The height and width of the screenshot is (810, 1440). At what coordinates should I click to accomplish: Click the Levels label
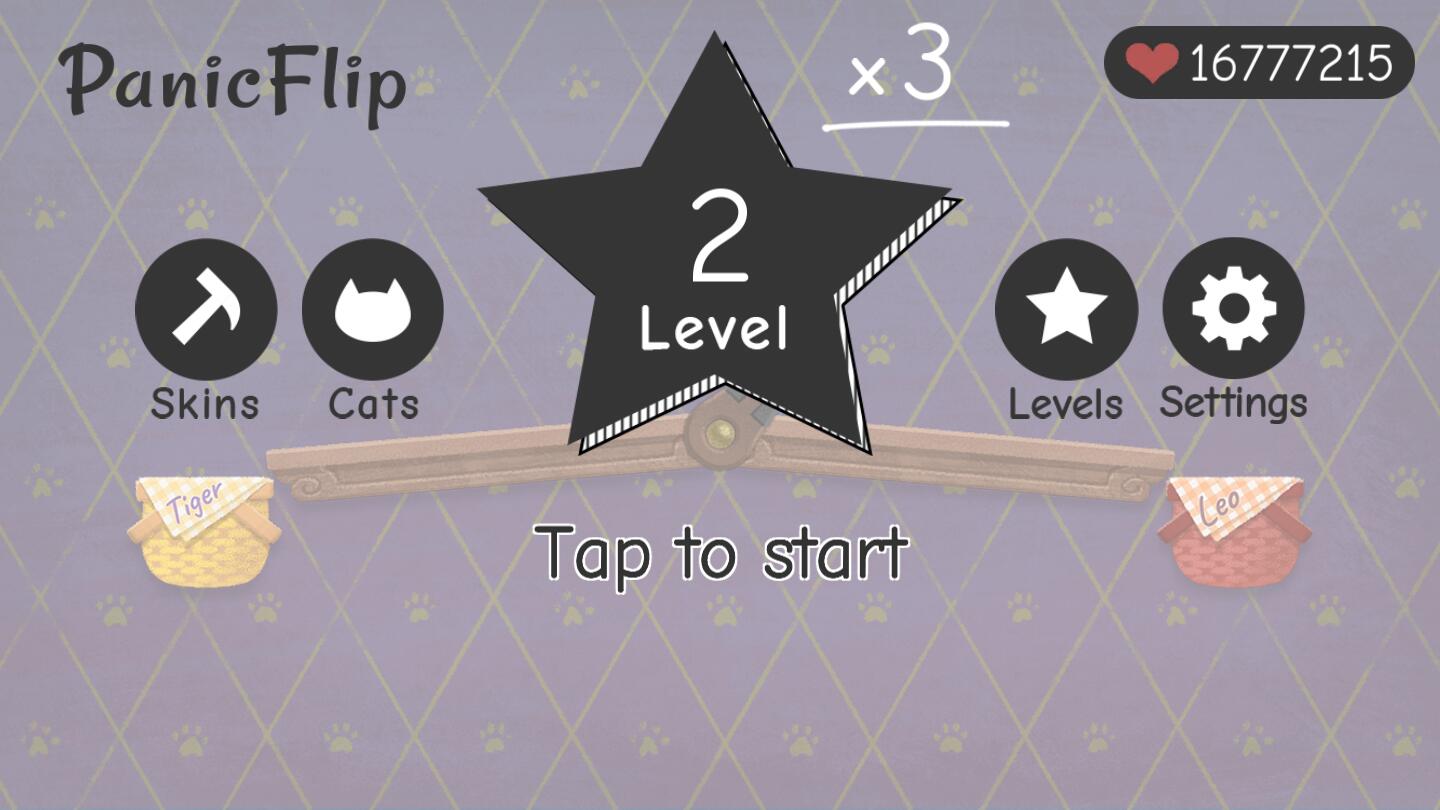tap(1064, 405)
